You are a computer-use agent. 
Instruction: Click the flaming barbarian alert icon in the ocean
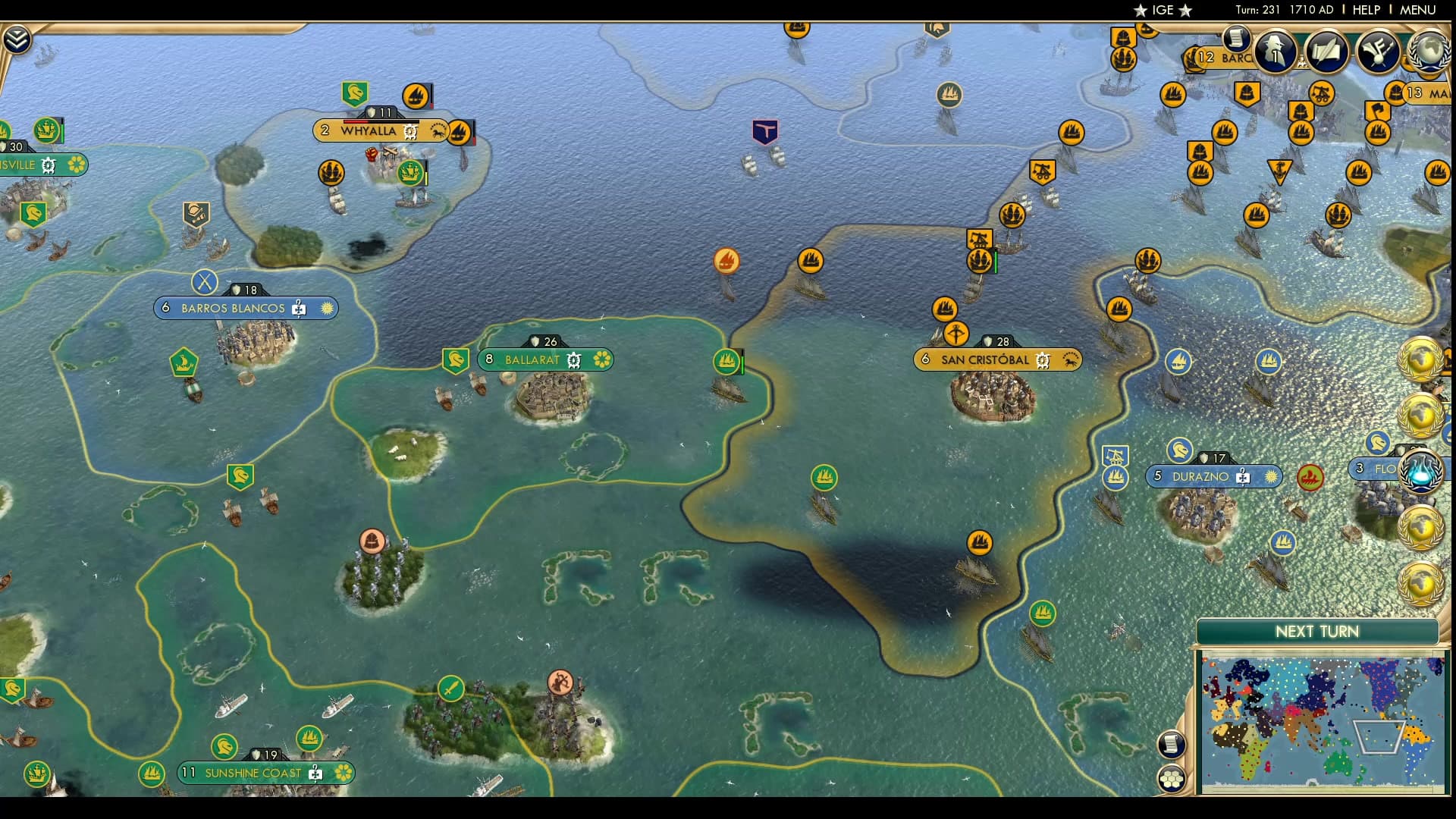(727, 260)
